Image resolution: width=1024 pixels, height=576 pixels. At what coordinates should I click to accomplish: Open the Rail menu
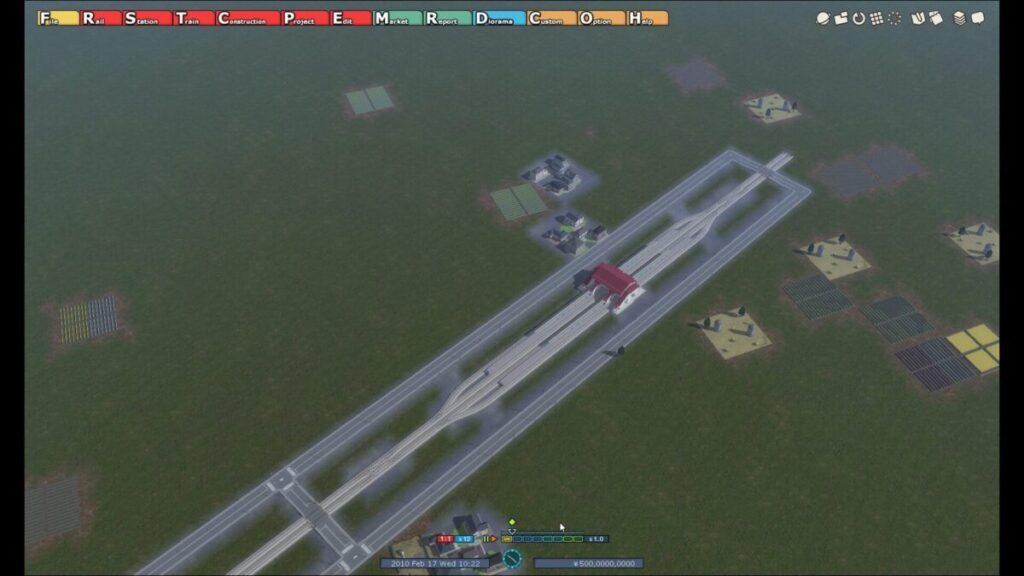101,18
